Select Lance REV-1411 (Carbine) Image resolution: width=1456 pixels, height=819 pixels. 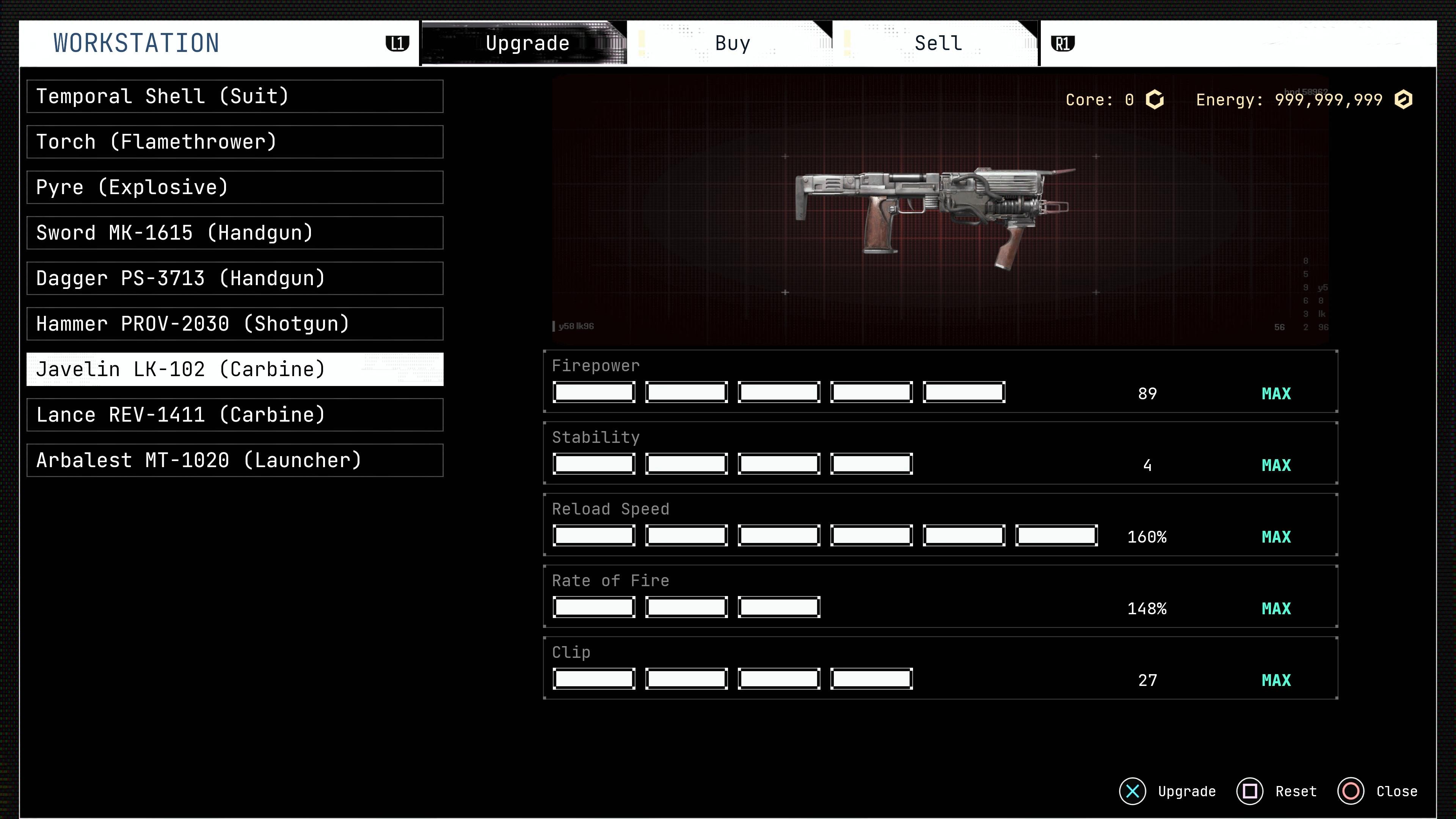[x=235, y=415]
